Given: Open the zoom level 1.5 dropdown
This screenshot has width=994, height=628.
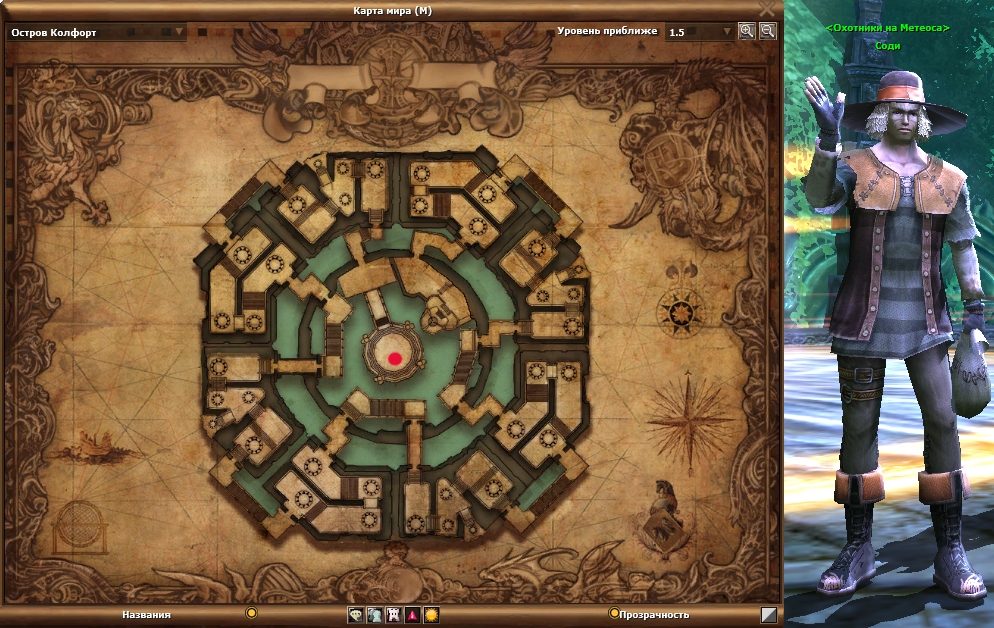Looking at the screenshot, I should [x=727, y=31].
